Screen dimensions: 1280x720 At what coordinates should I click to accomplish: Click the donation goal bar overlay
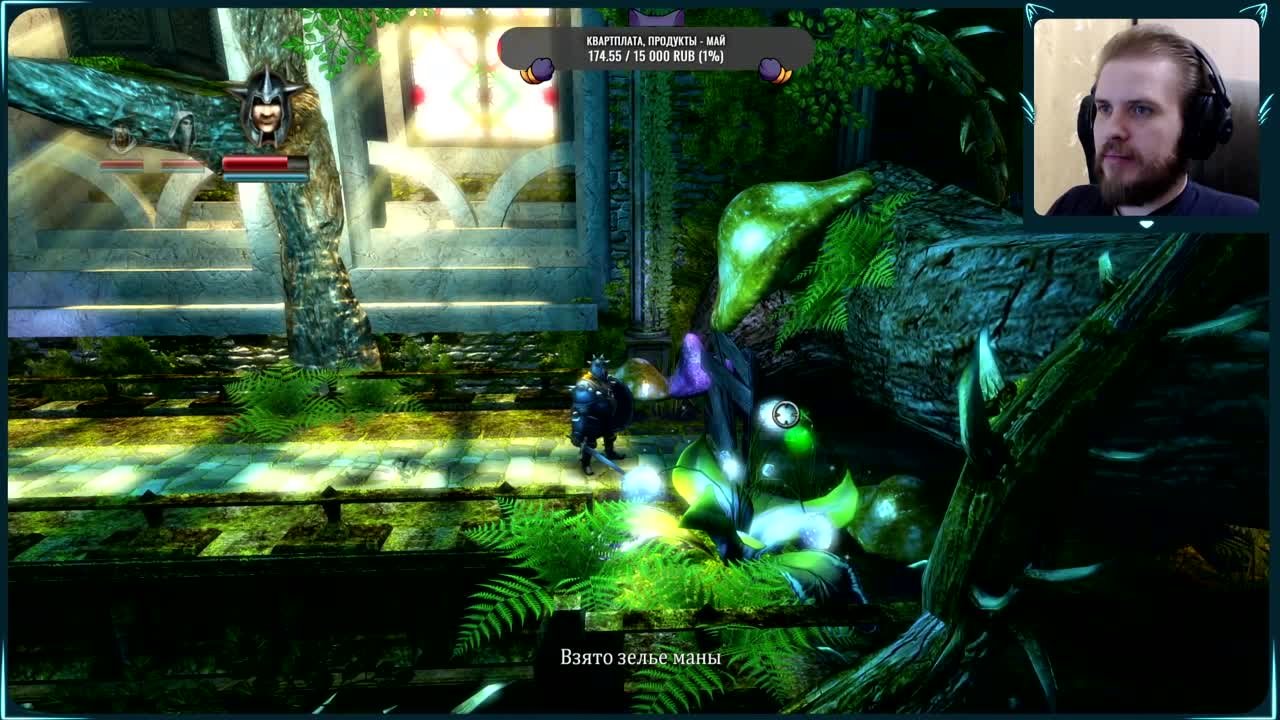click(x=656, y=49)
